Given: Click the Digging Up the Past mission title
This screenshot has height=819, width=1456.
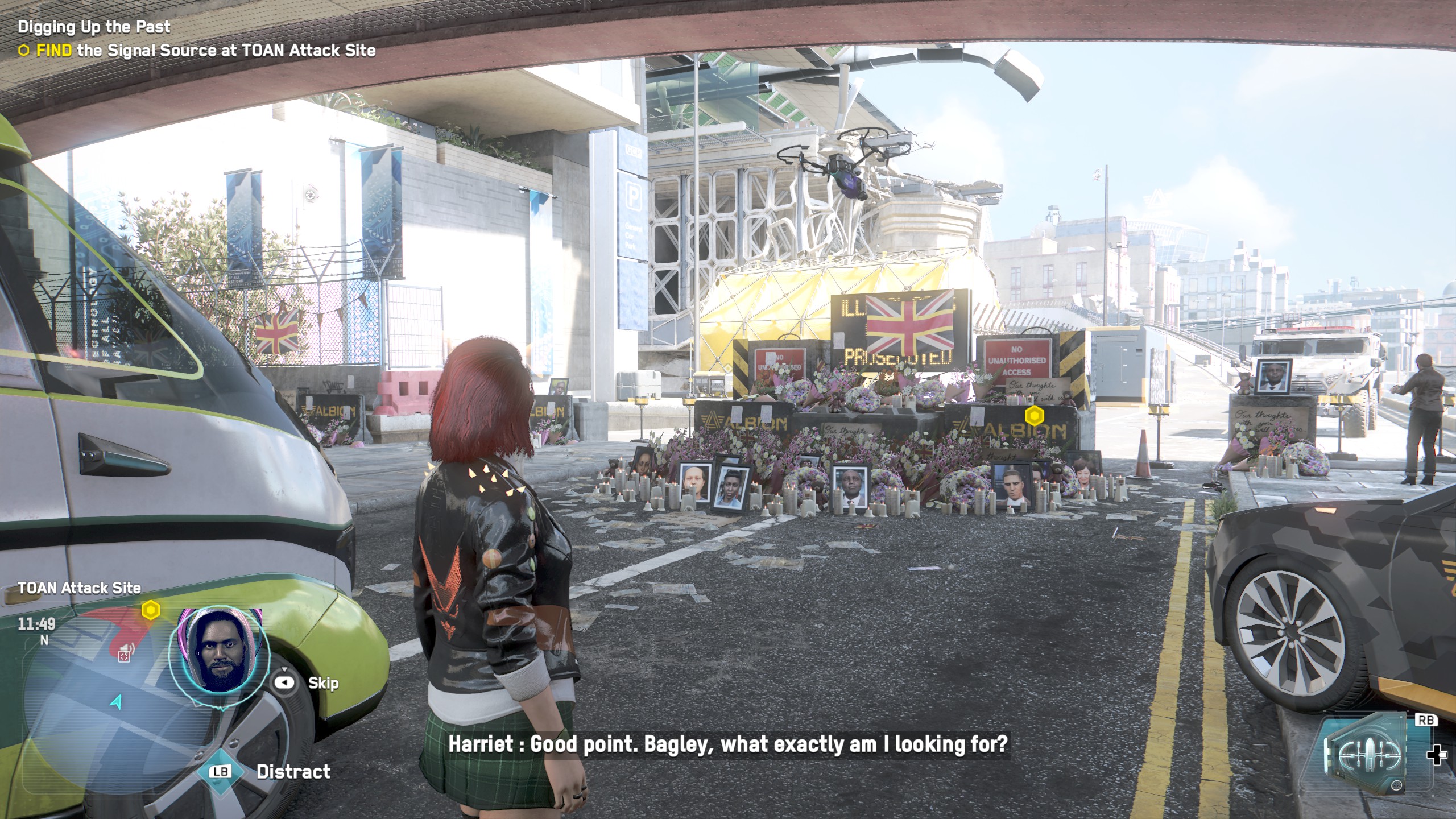Looking at the screenshot, I should [x=94, y=27].
